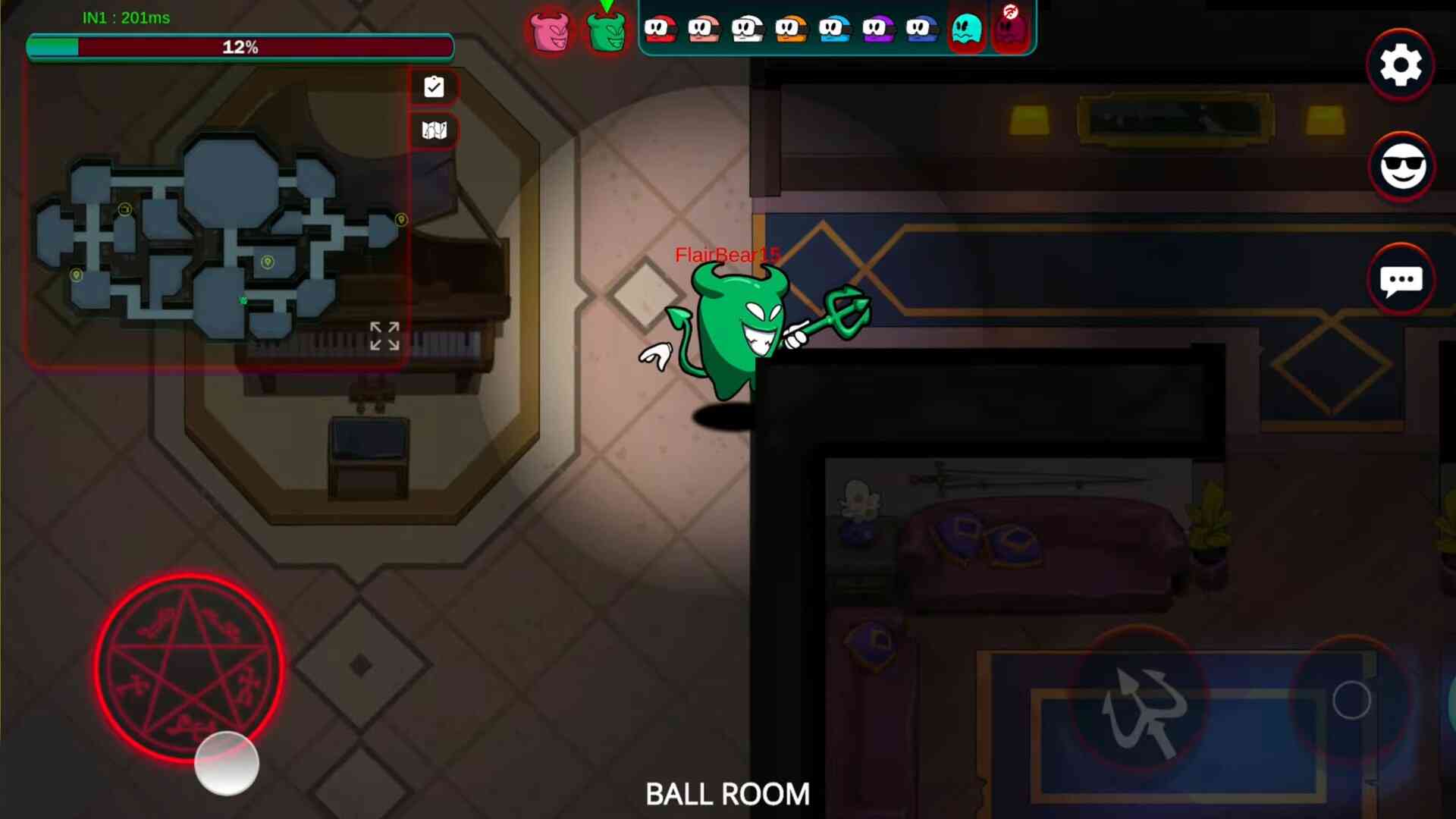1456x819 pixels.
Task: Toggle the folded map icon
Action: tap(434, 130)
